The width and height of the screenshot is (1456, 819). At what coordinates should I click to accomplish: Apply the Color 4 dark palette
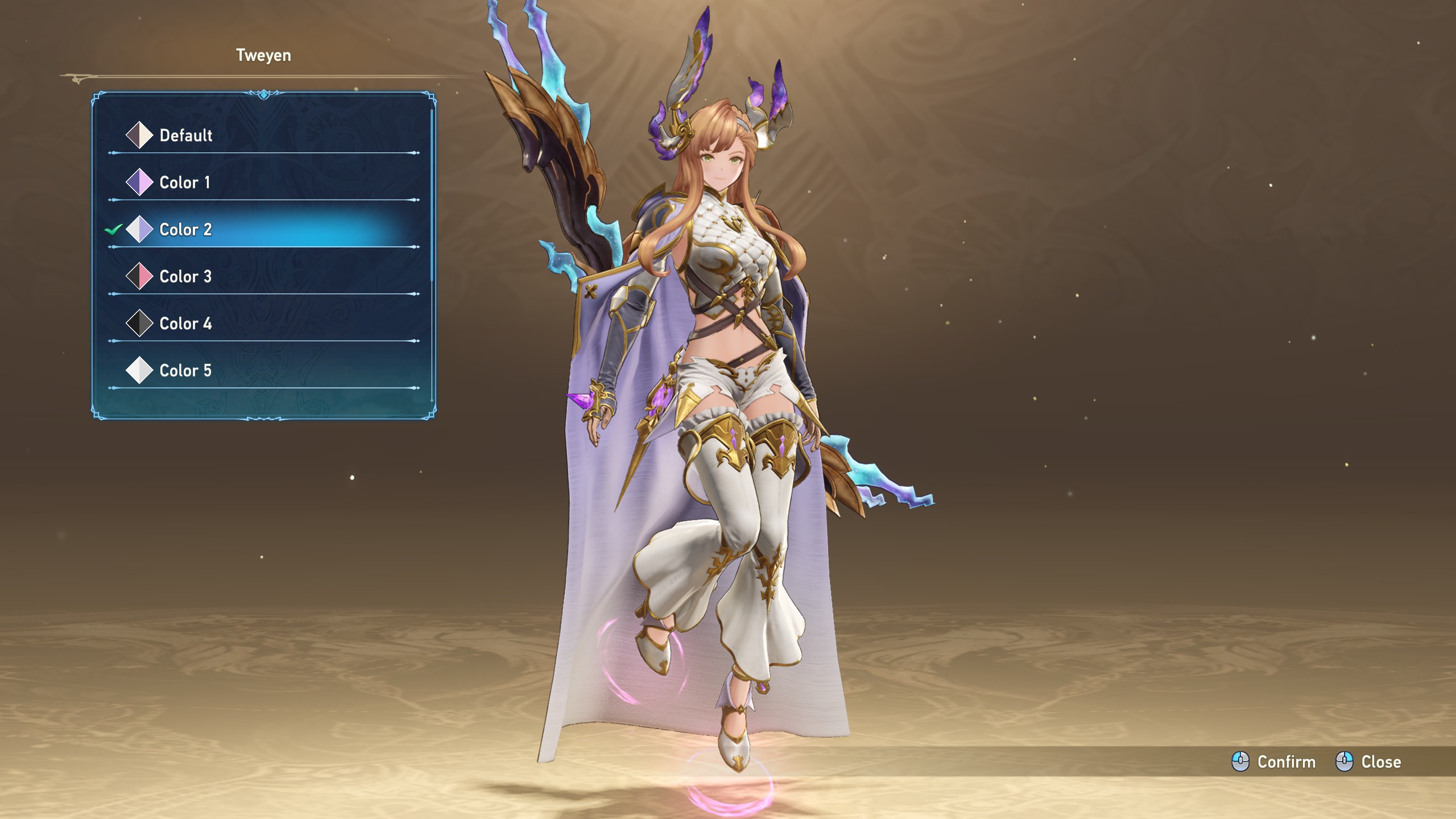(185, 324)
